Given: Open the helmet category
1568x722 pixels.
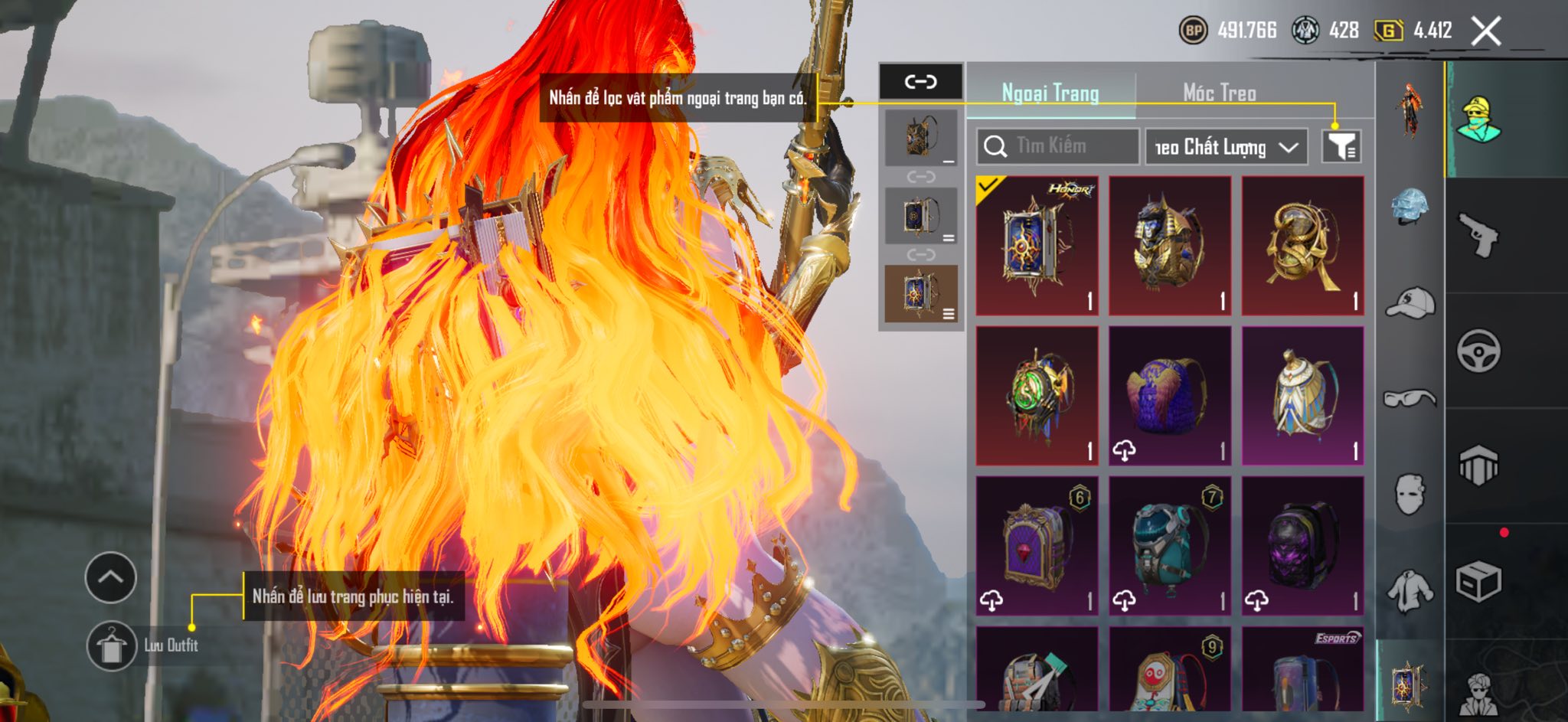Looking at the screenshot, I should coord(1410,206).
